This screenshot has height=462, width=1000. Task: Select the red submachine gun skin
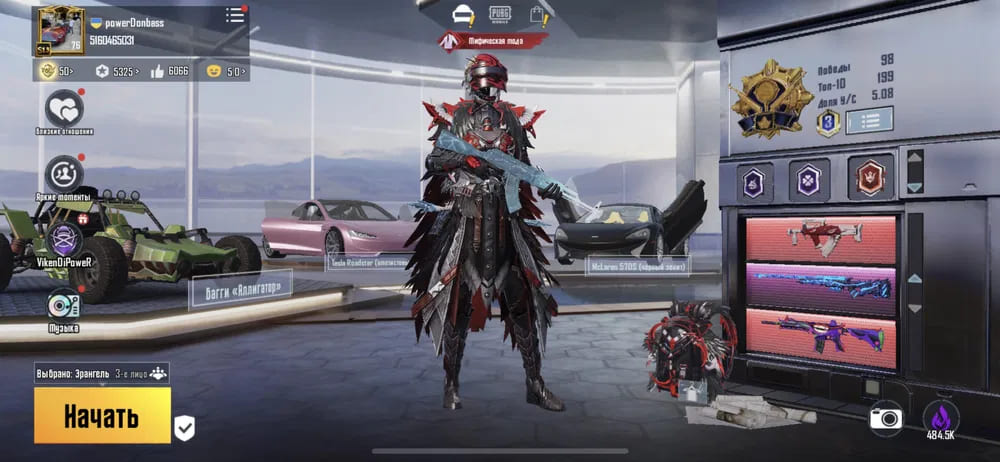[x=820, y=236]
